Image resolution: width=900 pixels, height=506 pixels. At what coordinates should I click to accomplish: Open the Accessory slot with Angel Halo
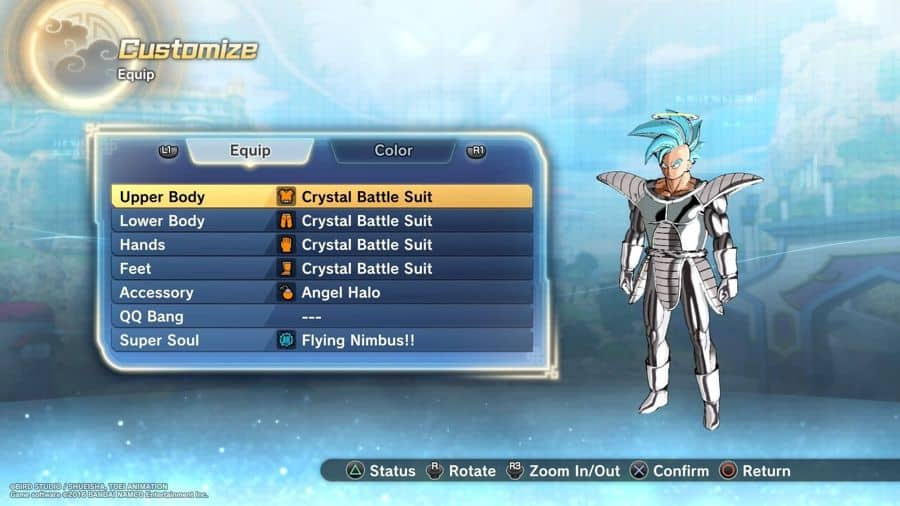point(322,293)
